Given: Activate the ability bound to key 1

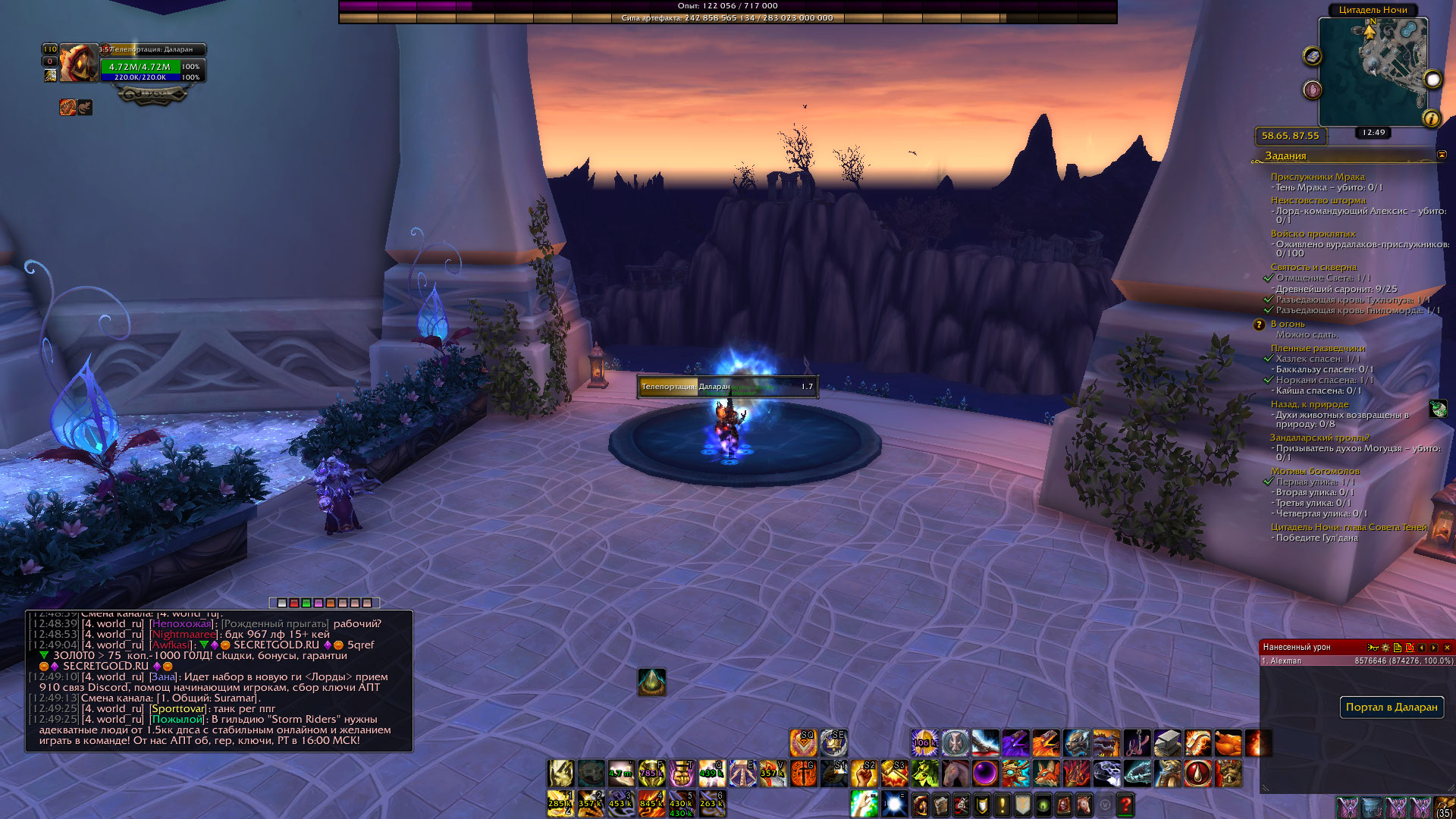Looking at the screenshot, I should [560, 804].
